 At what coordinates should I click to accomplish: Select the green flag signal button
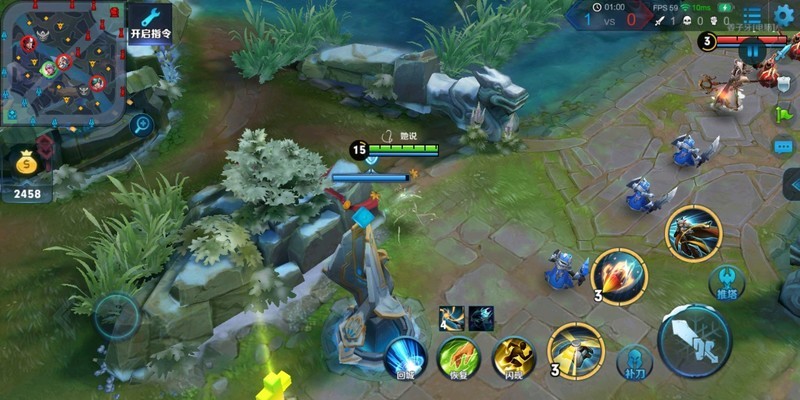click(x=783, y=113)
